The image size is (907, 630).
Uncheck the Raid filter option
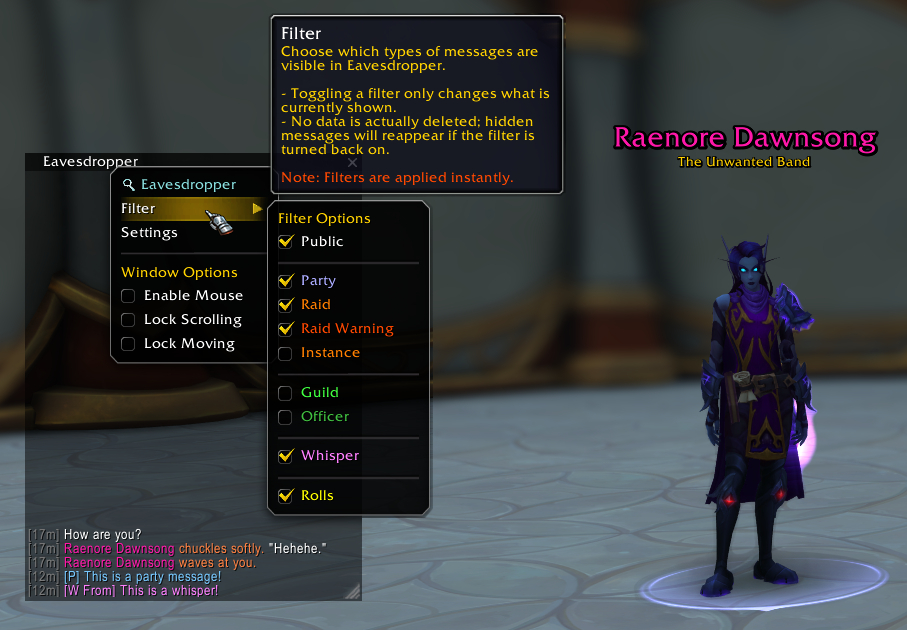point(286,305)
